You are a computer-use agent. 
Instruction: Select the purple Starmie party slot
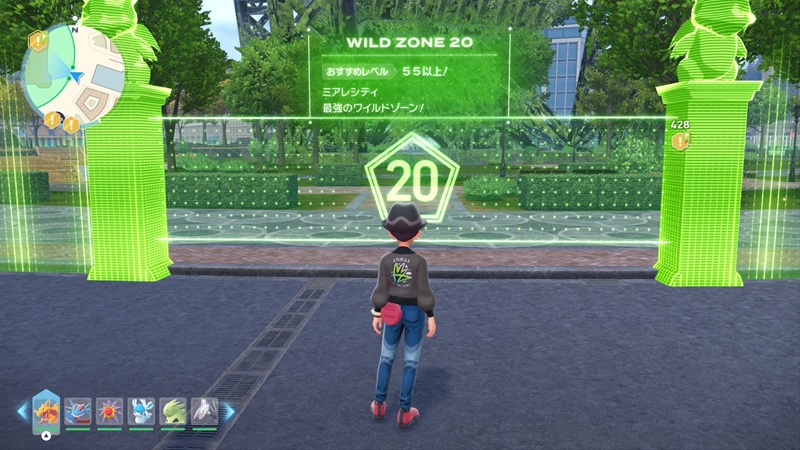pos(110,410)
